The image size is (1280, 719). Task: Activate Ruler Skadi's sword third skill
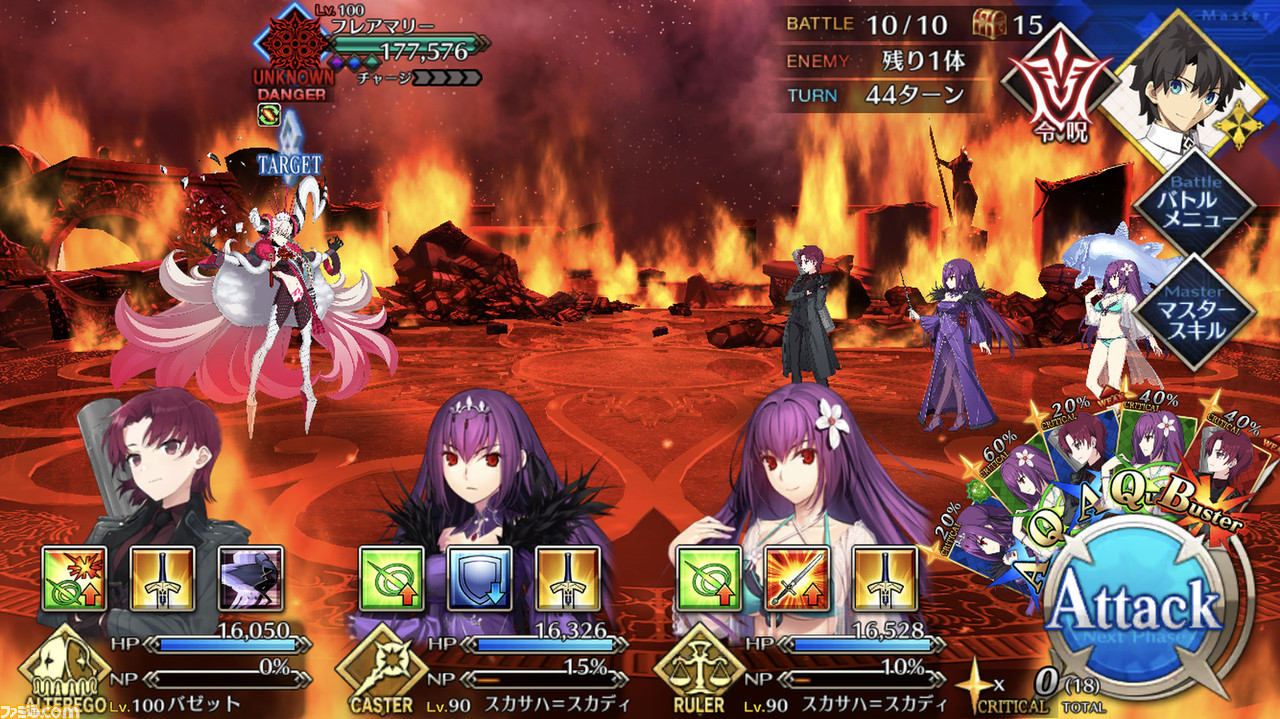pyautogui.click(x=885, y=578)
